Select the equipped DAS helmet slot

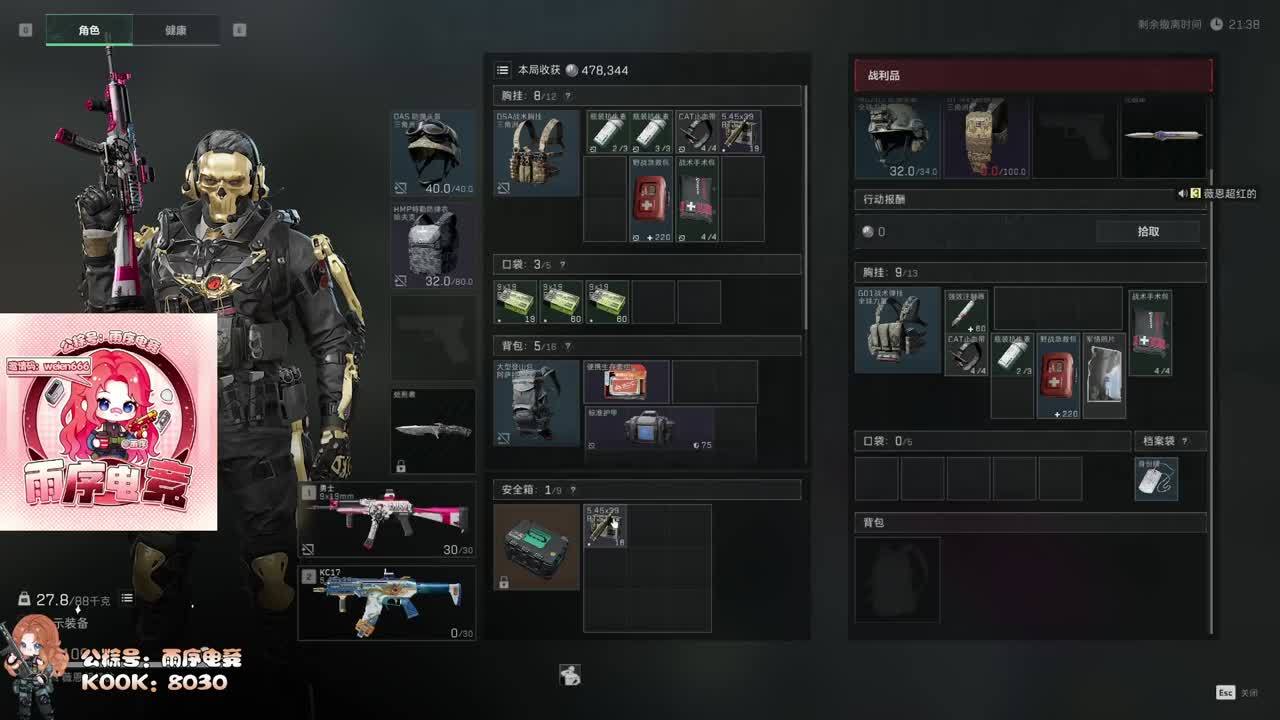click(x=433, y=153)
